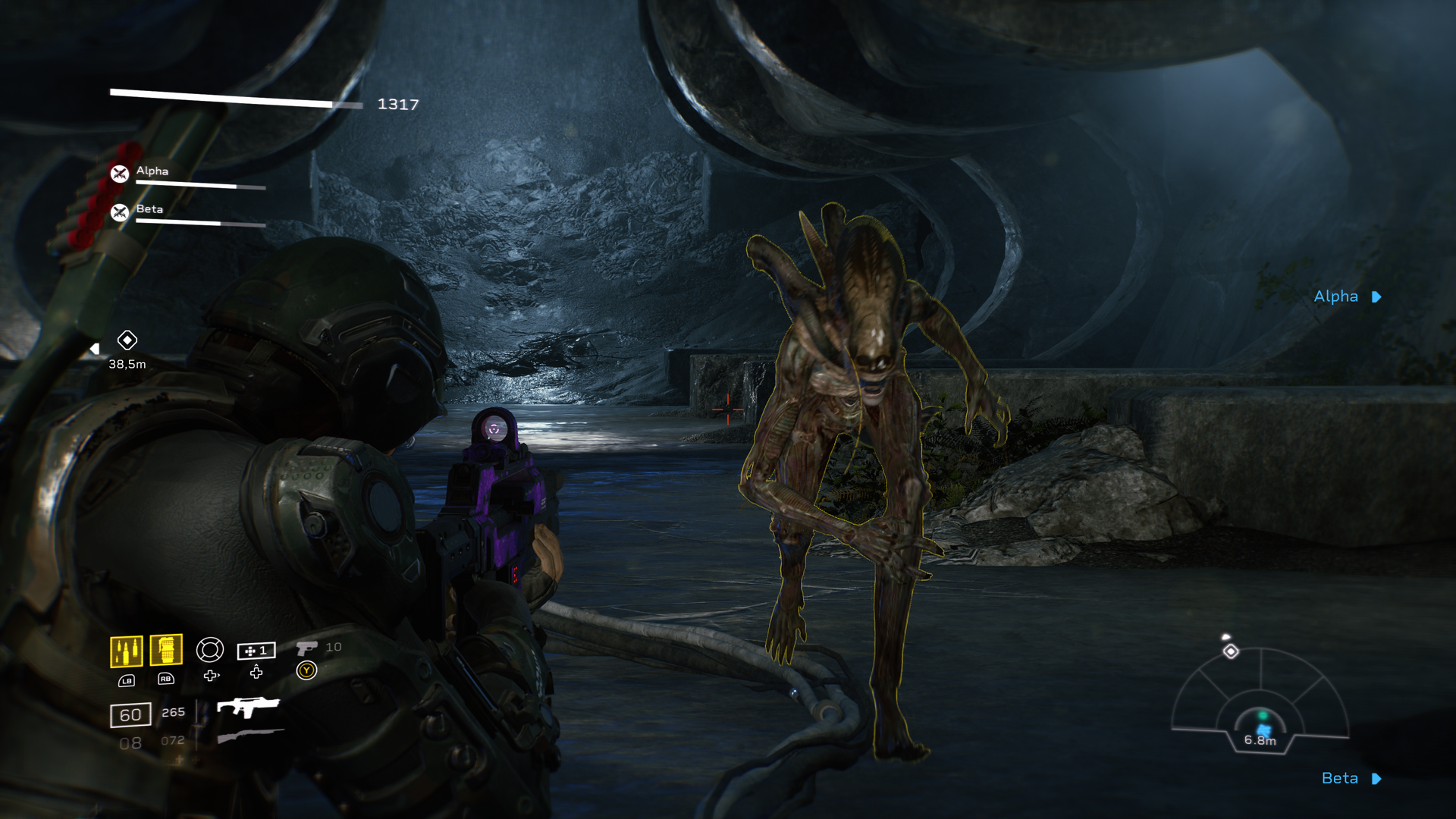The height and width of the screenshot is (819, 1456).
Task: Click the Beta teammate status icon
Action: click(x=120, y=212)
